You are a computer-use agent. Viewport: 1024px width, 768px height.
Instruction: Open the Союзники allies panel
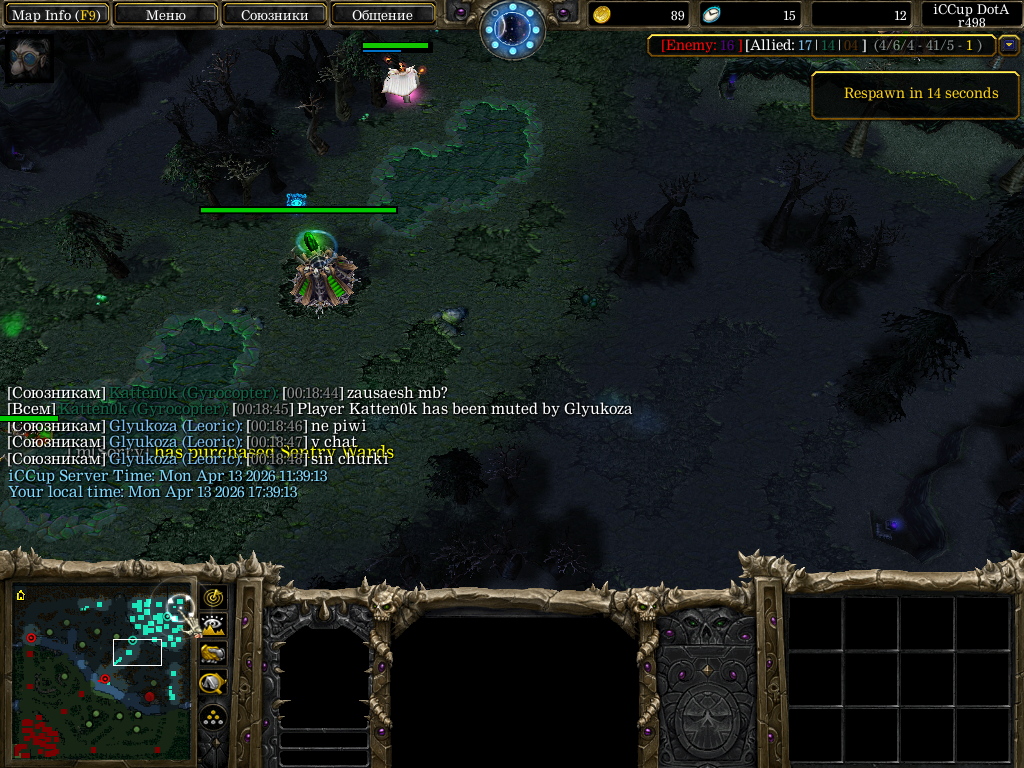tap(273, 15)
